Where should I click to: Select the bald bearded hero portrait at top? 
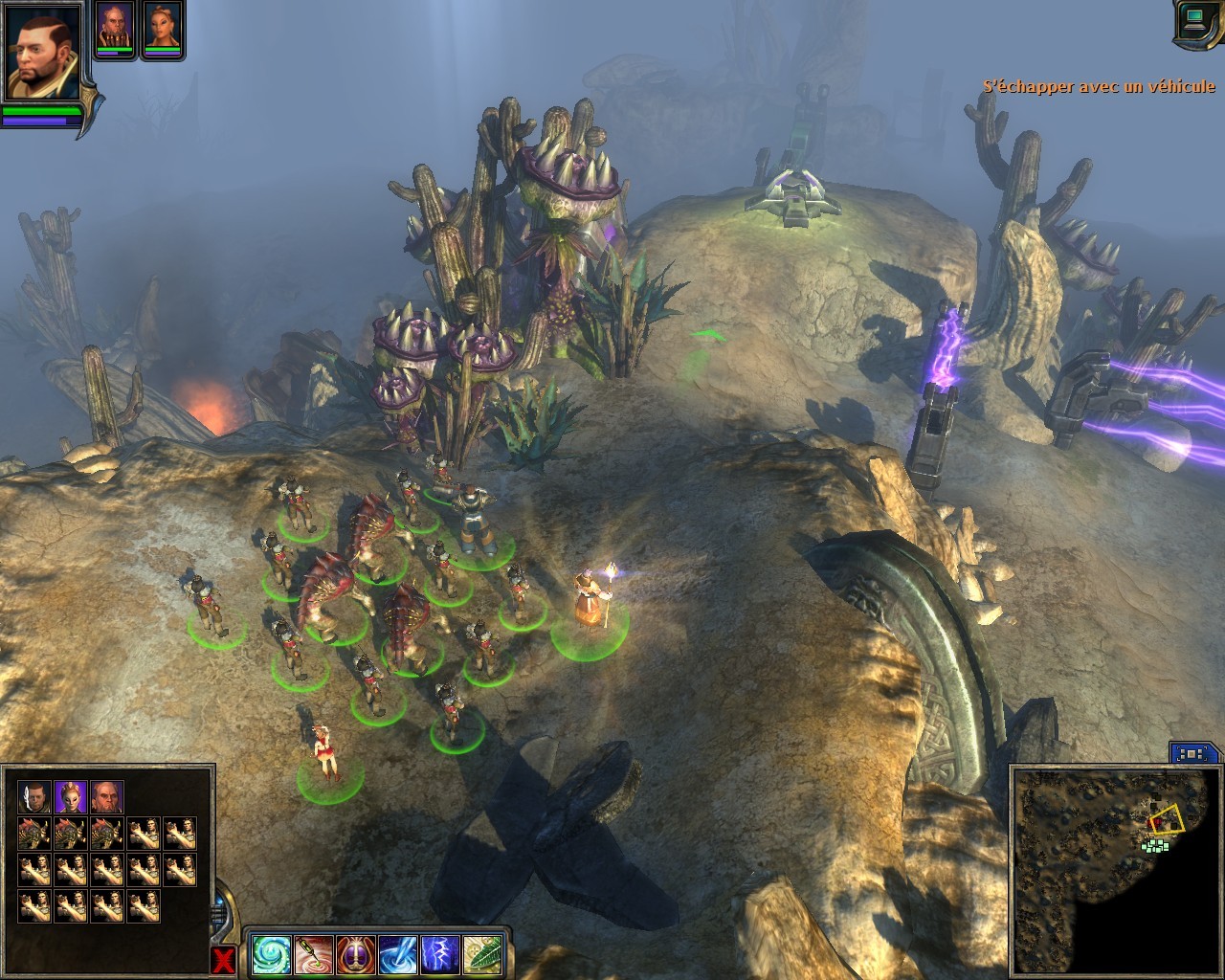pyautogui.click(x=114, y=26)
